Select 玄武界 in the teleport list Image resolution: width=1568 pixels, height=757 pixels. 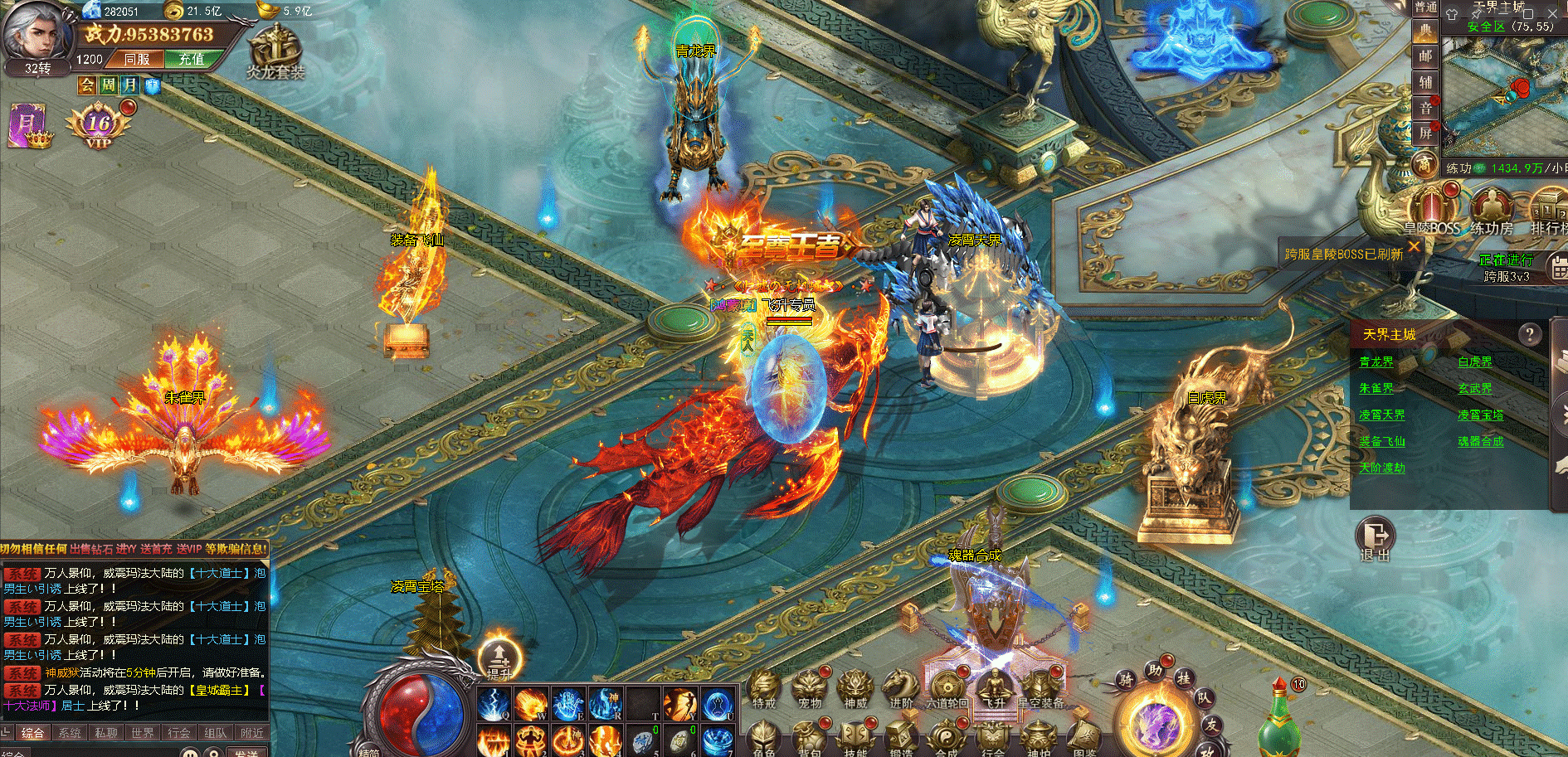(x=1475, y=388)
